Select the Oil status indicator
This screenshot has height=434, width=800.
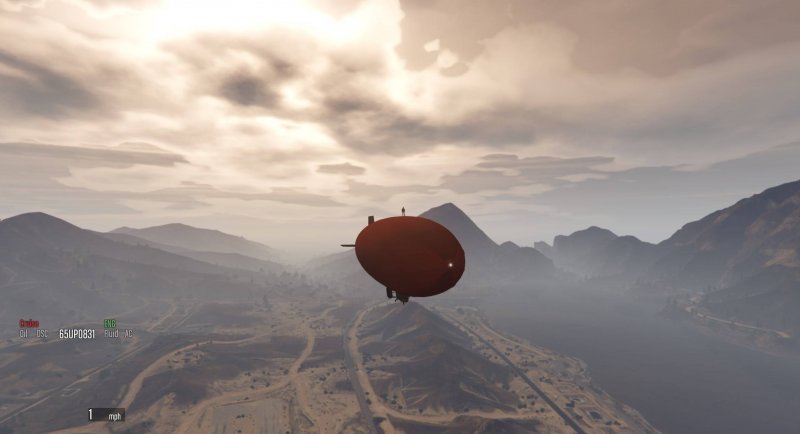23,334
